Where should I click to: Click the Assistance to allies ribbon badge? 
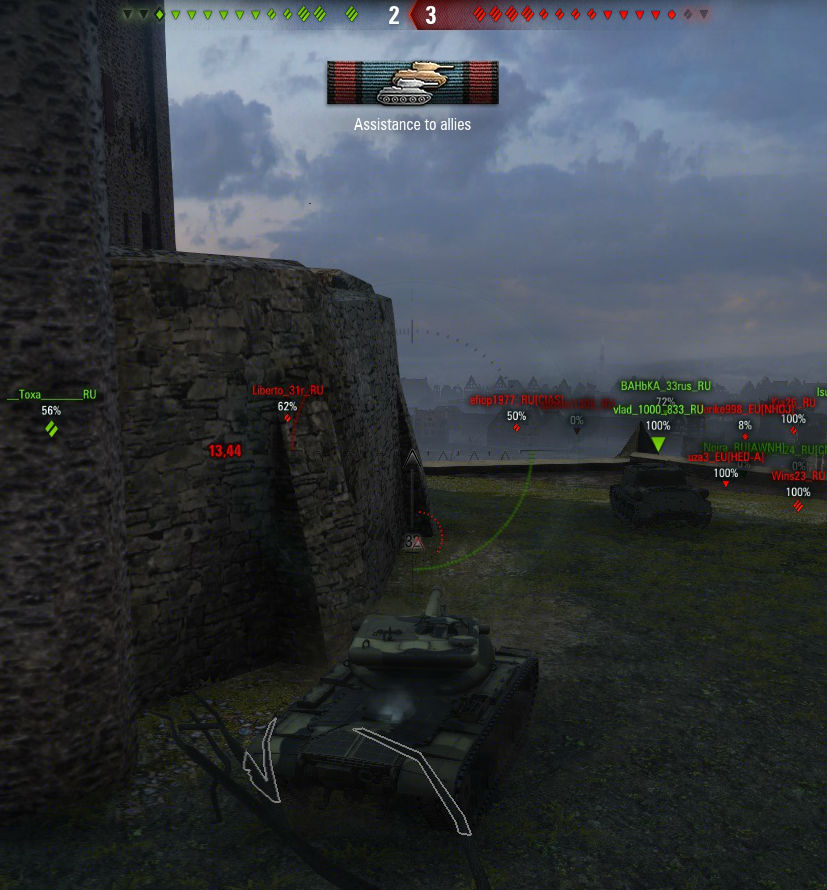tap(412, 83)
